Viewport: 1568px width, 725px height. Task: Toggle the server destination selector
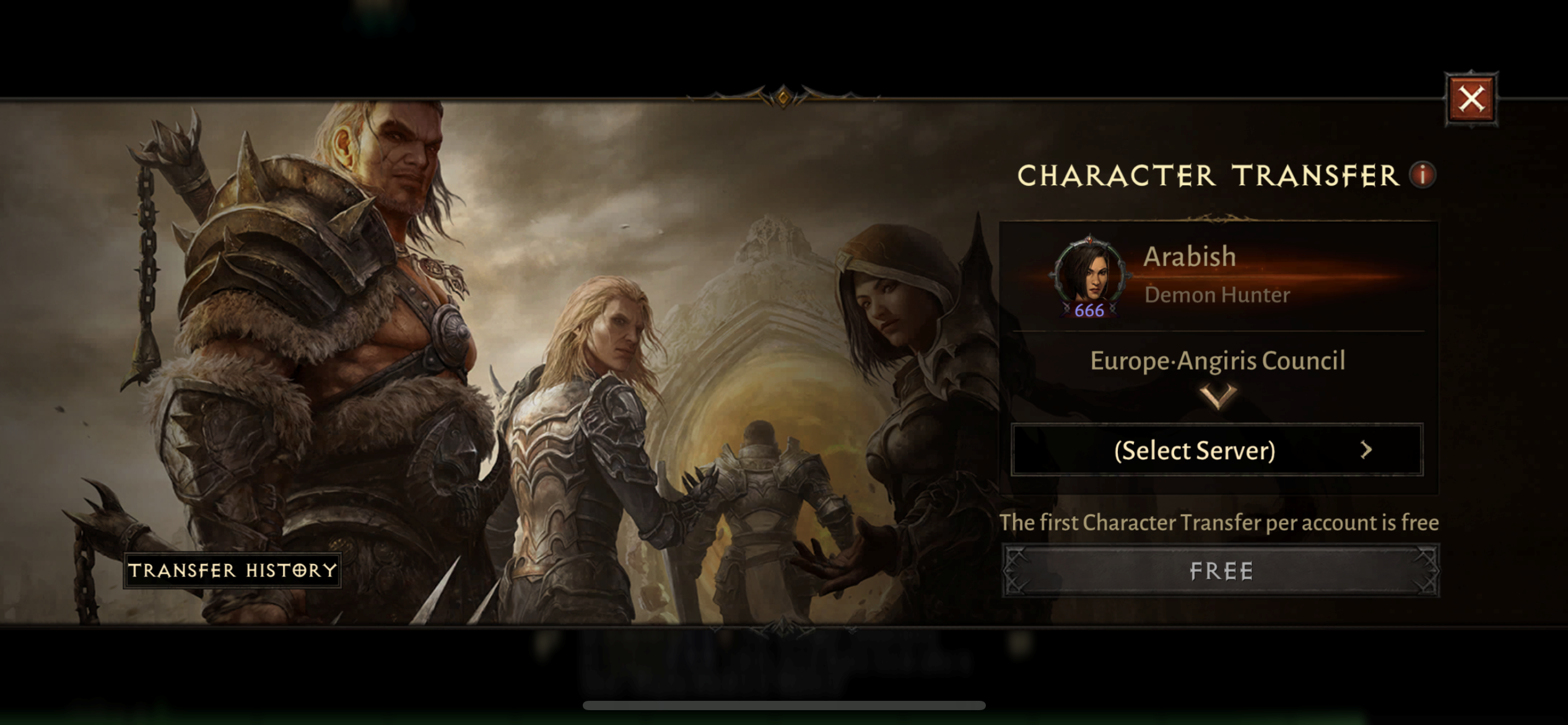point(1216,450)
